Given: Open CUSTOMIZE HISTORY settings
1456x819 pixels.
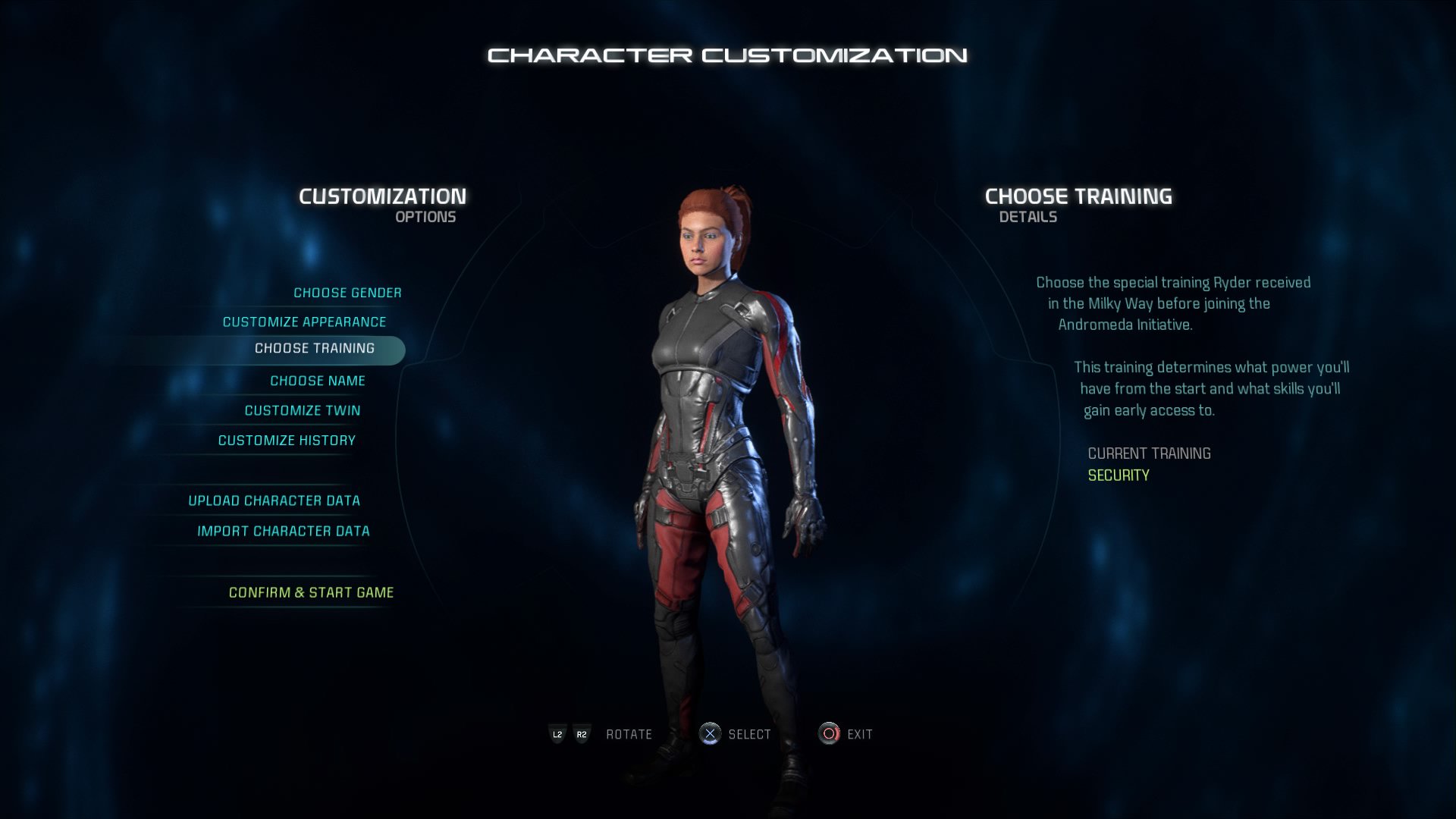Looking at the screenshot, I should (286, 440).
